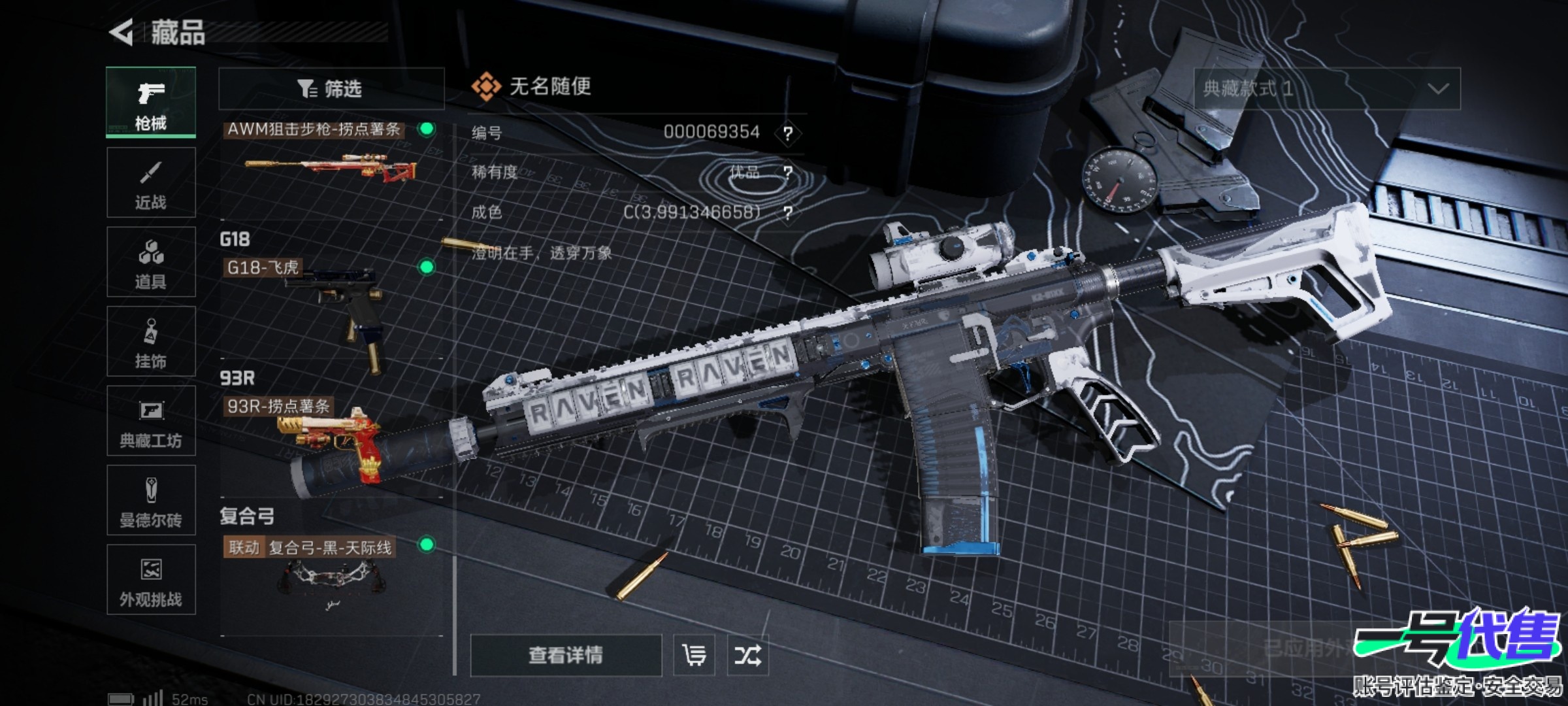
Task: Click the shuffle arrows button
Action: [747, 655]
